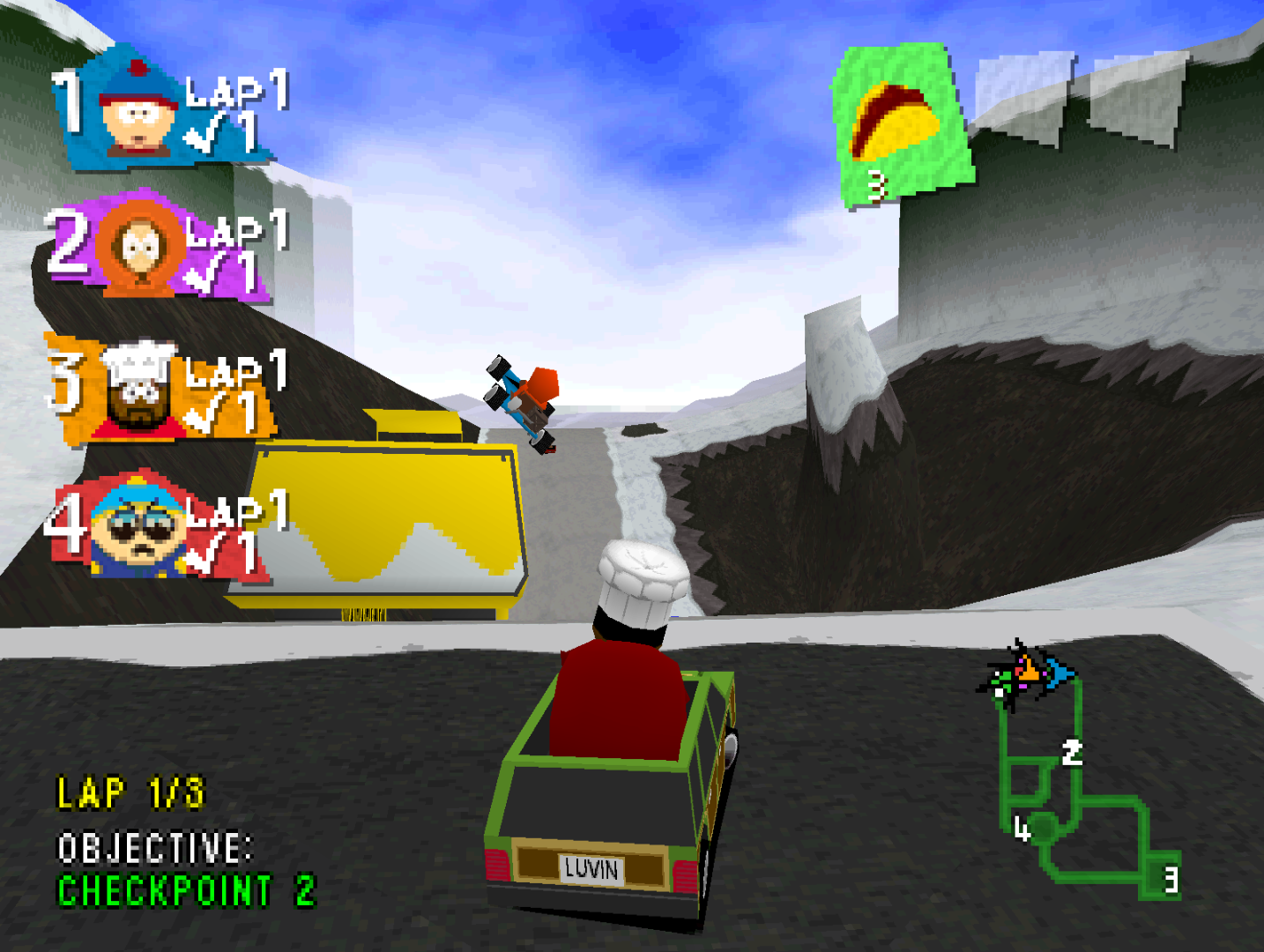Select Stan's first place standings portrait
Screen dimensions: 1264x952
pos(137,115)
